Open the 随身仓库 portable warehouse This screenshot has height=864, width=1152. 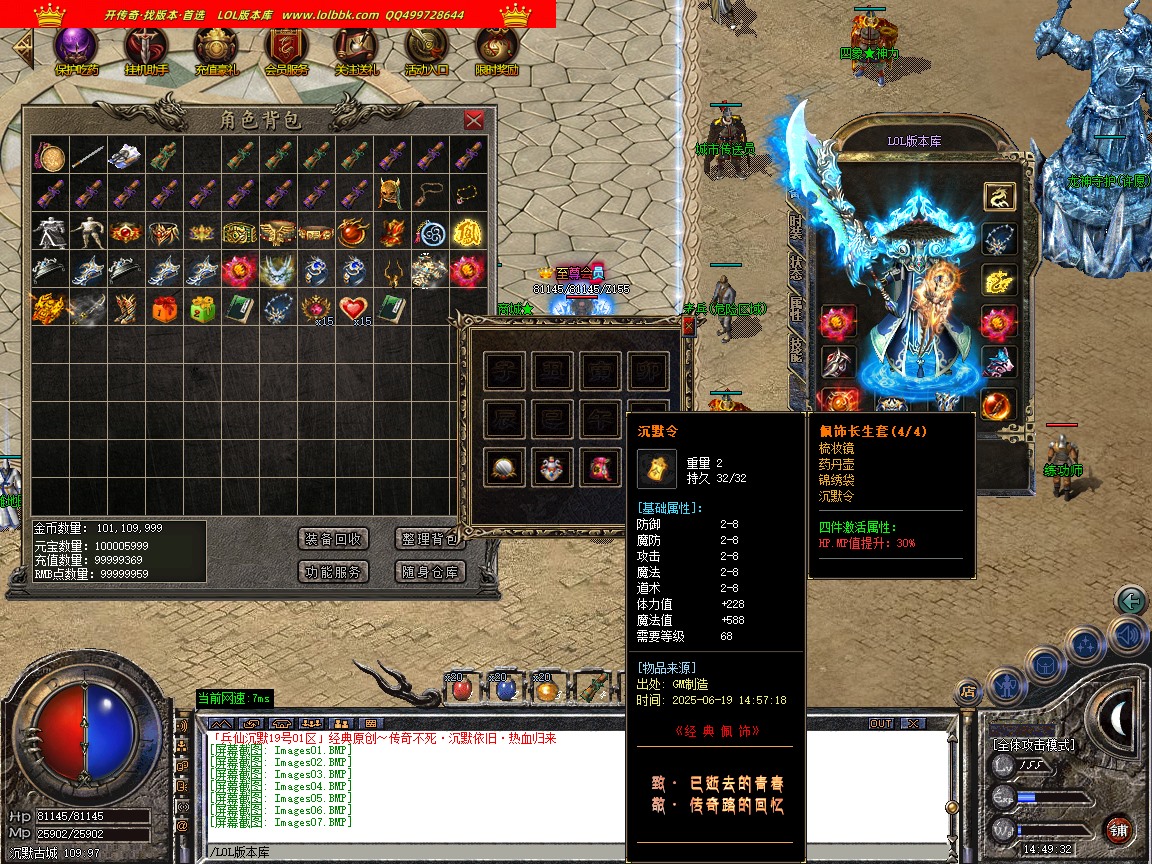(429, 572)
